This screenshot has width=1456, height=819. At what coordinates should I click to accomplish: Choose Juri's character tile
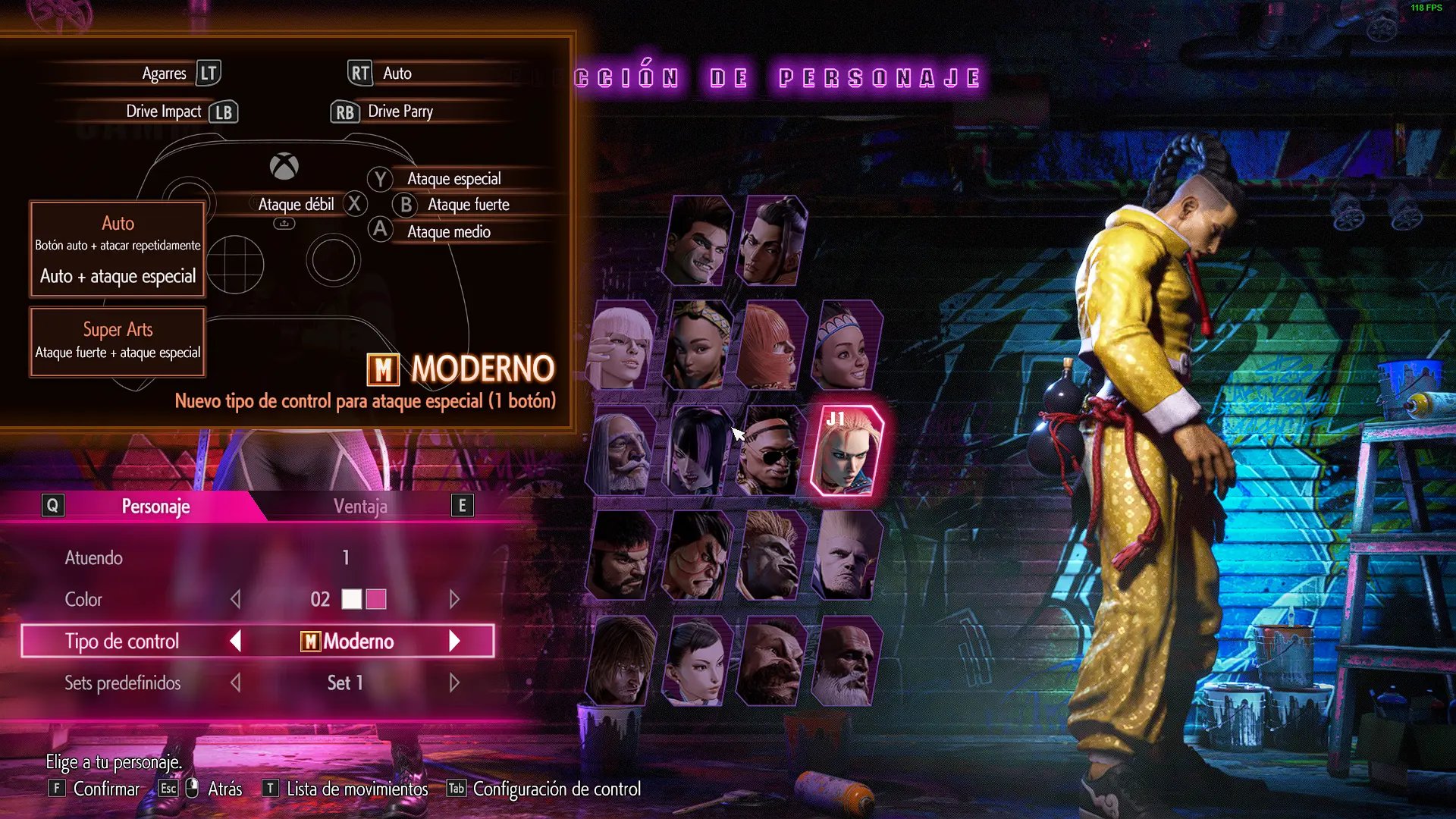coord(697,450)
